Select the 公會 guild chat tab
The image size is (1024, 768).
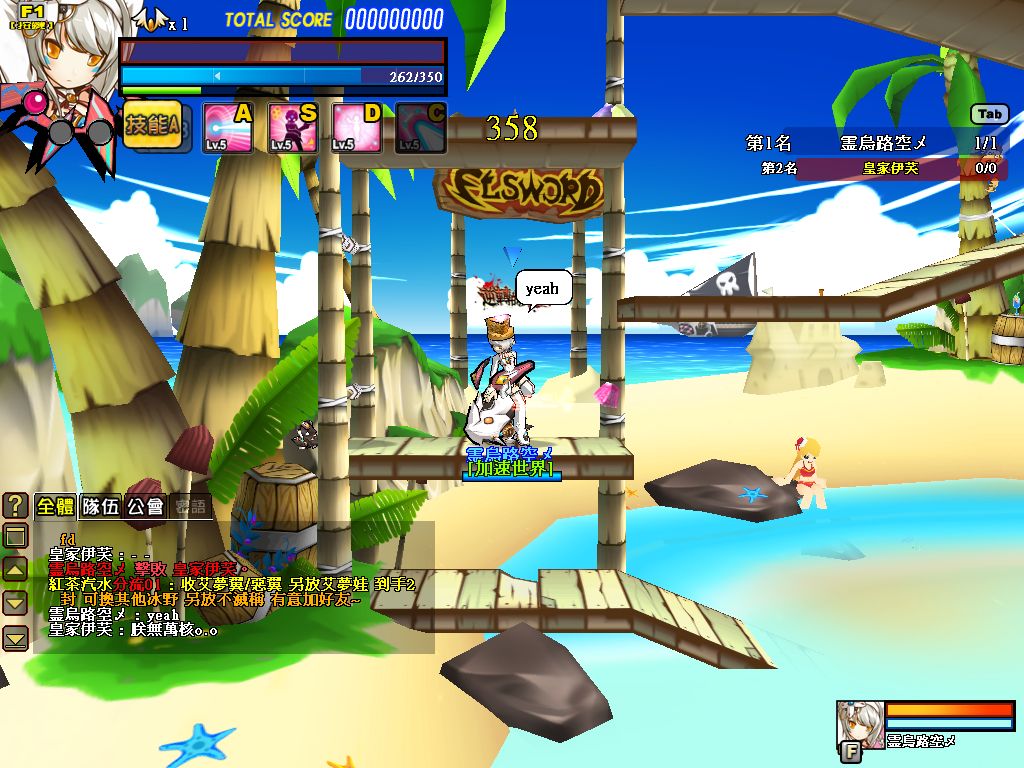146,506
